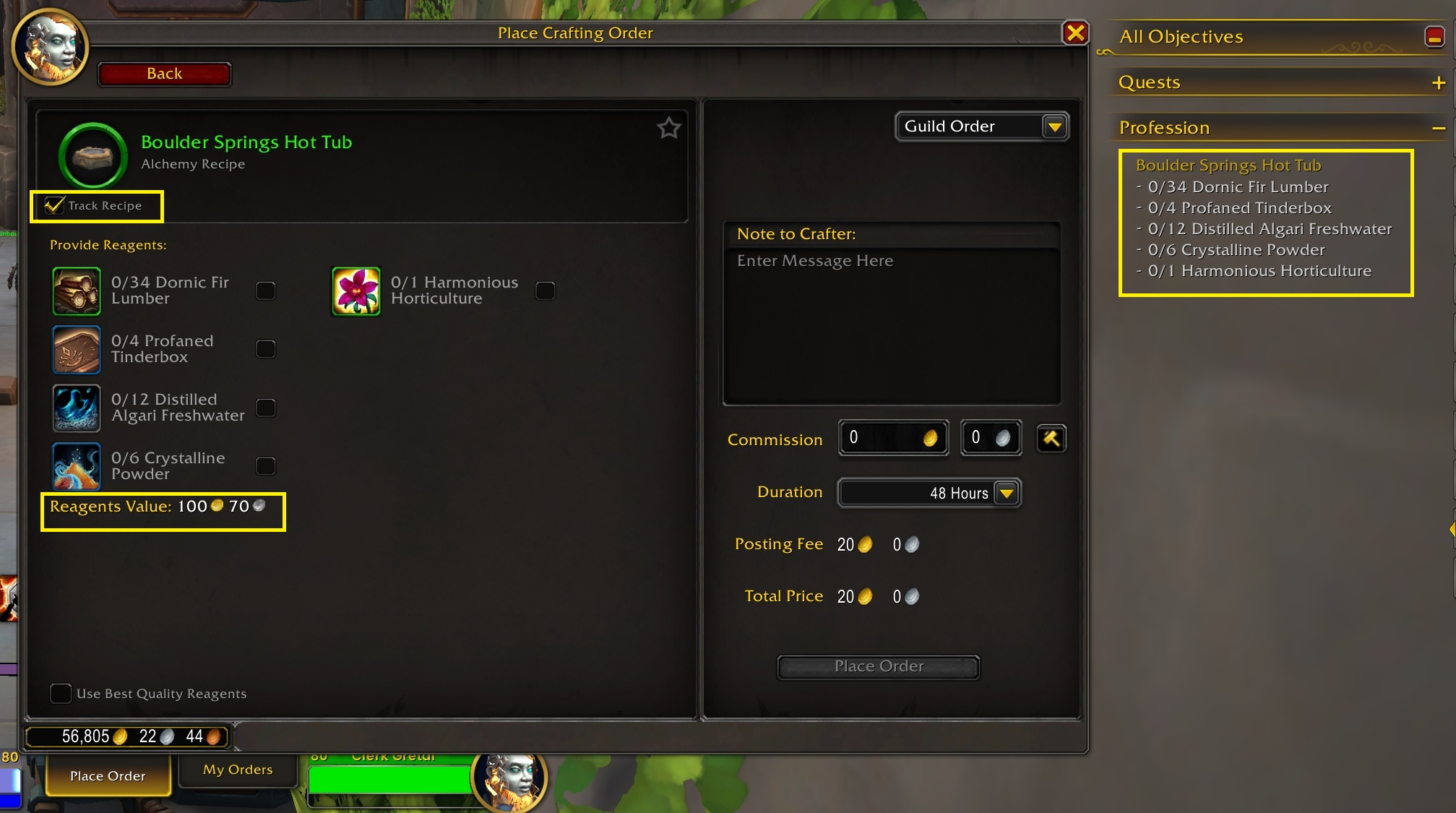Screen dimensions: 1456x813
Task: Tick the Distilled Algari Freshwater checkbox
Action: tap(266, 408)
